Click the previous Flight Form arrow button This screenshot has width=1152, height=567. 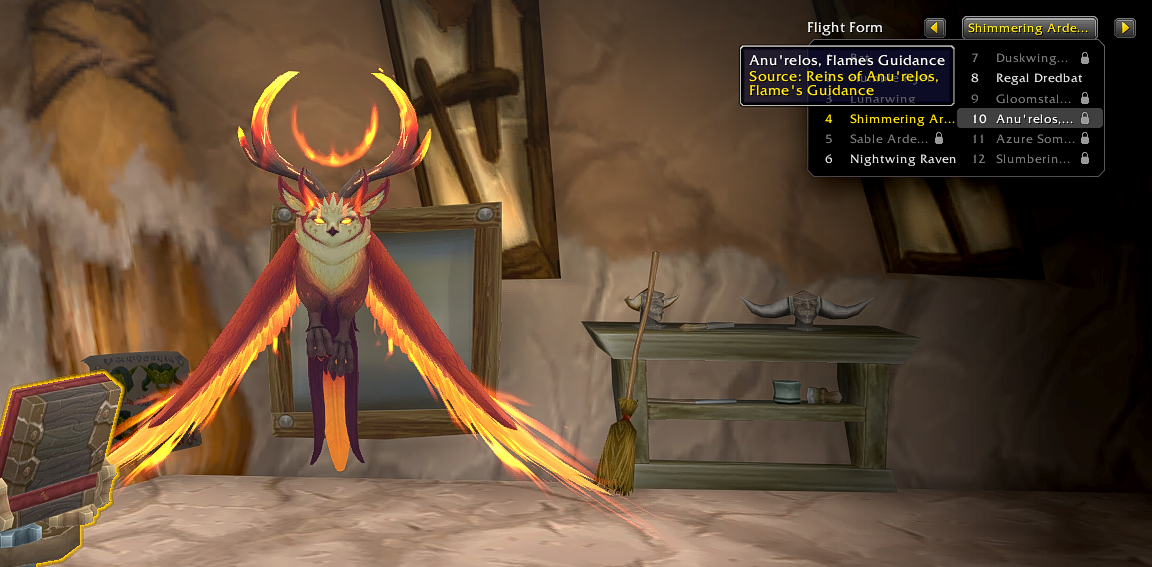pyautogui.click(x=935, y=28)
